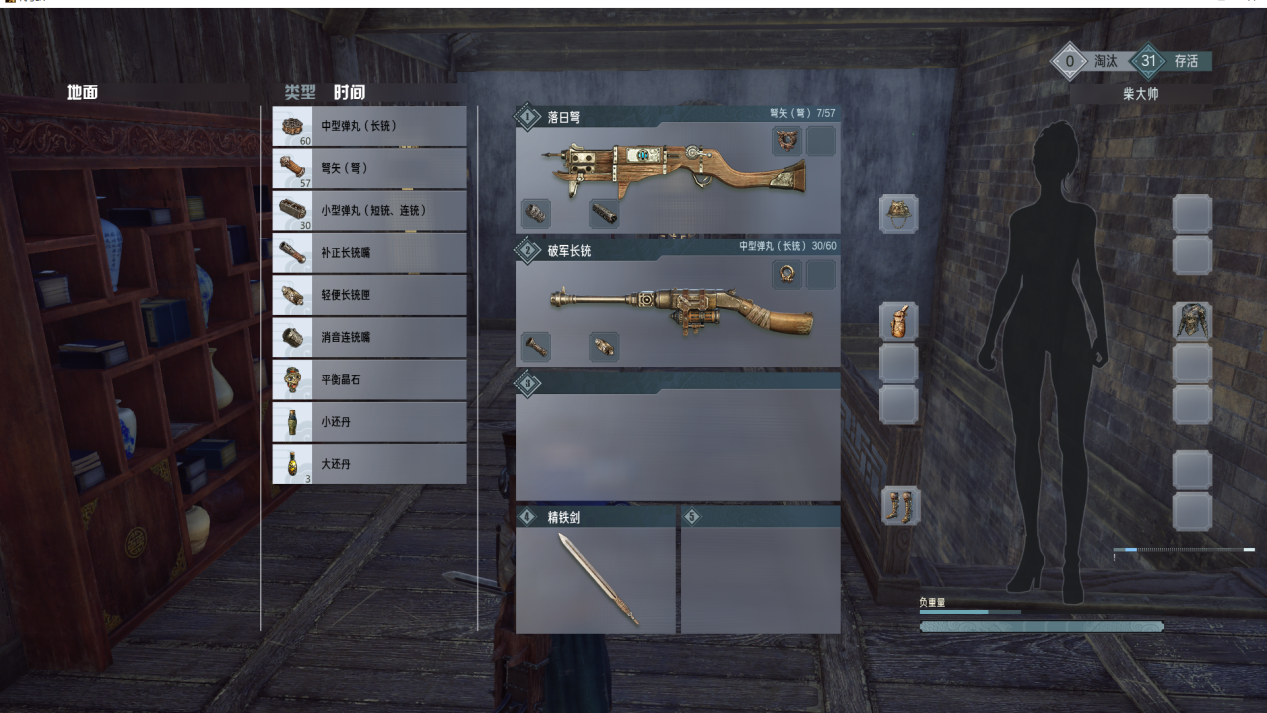Select the 中型弹丸（长铳） ammo row
This screenshot has width=1267, height=713.
tap(369, 127)
